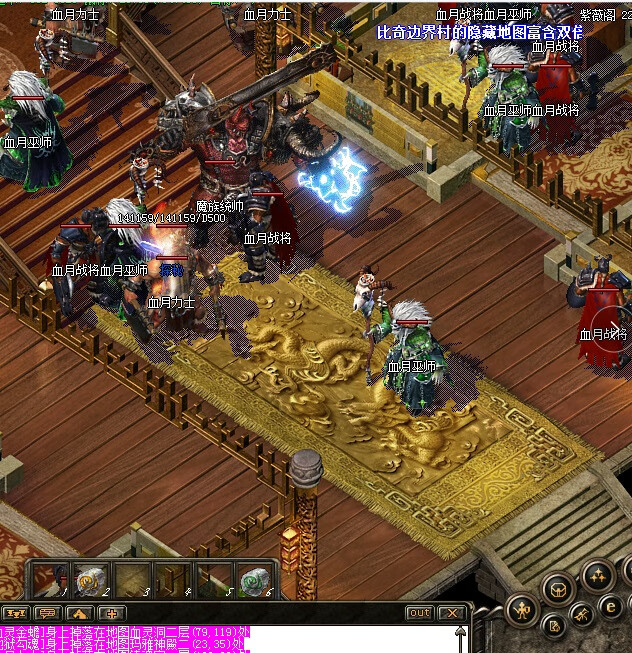Image resolution: width=632 pixels, height=653 pixels.
Task: Open the character equipment round button
Action: [x=521, y=608]
